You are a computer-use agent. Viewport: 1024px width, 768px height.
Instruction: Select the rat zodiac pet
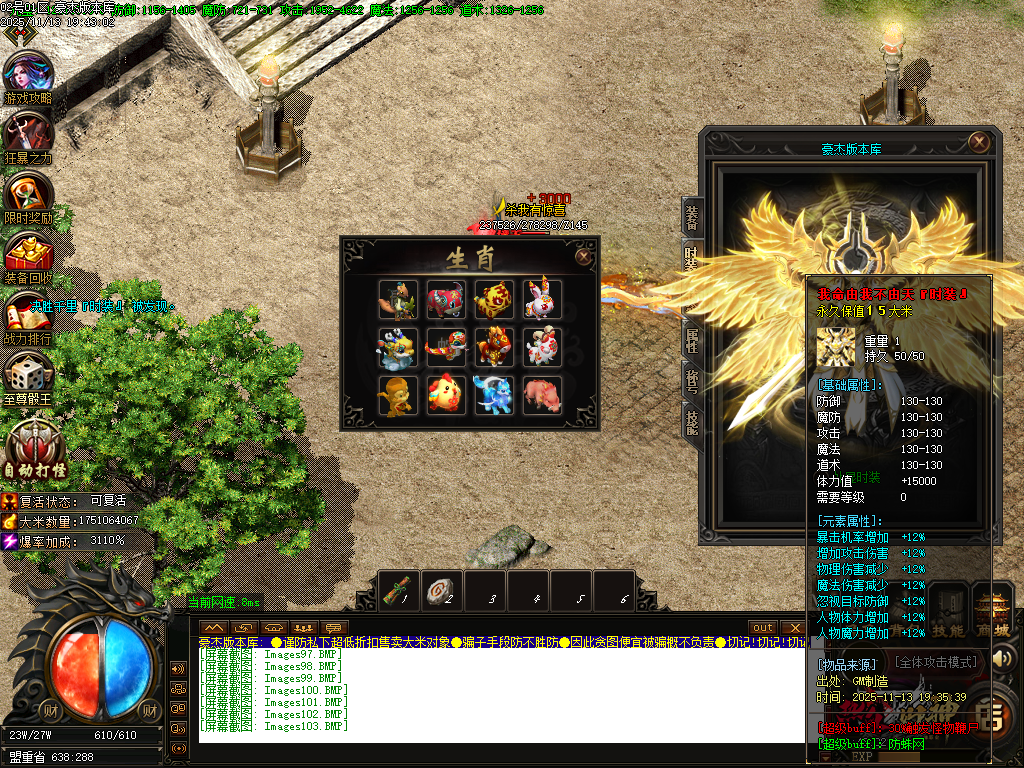398,299
